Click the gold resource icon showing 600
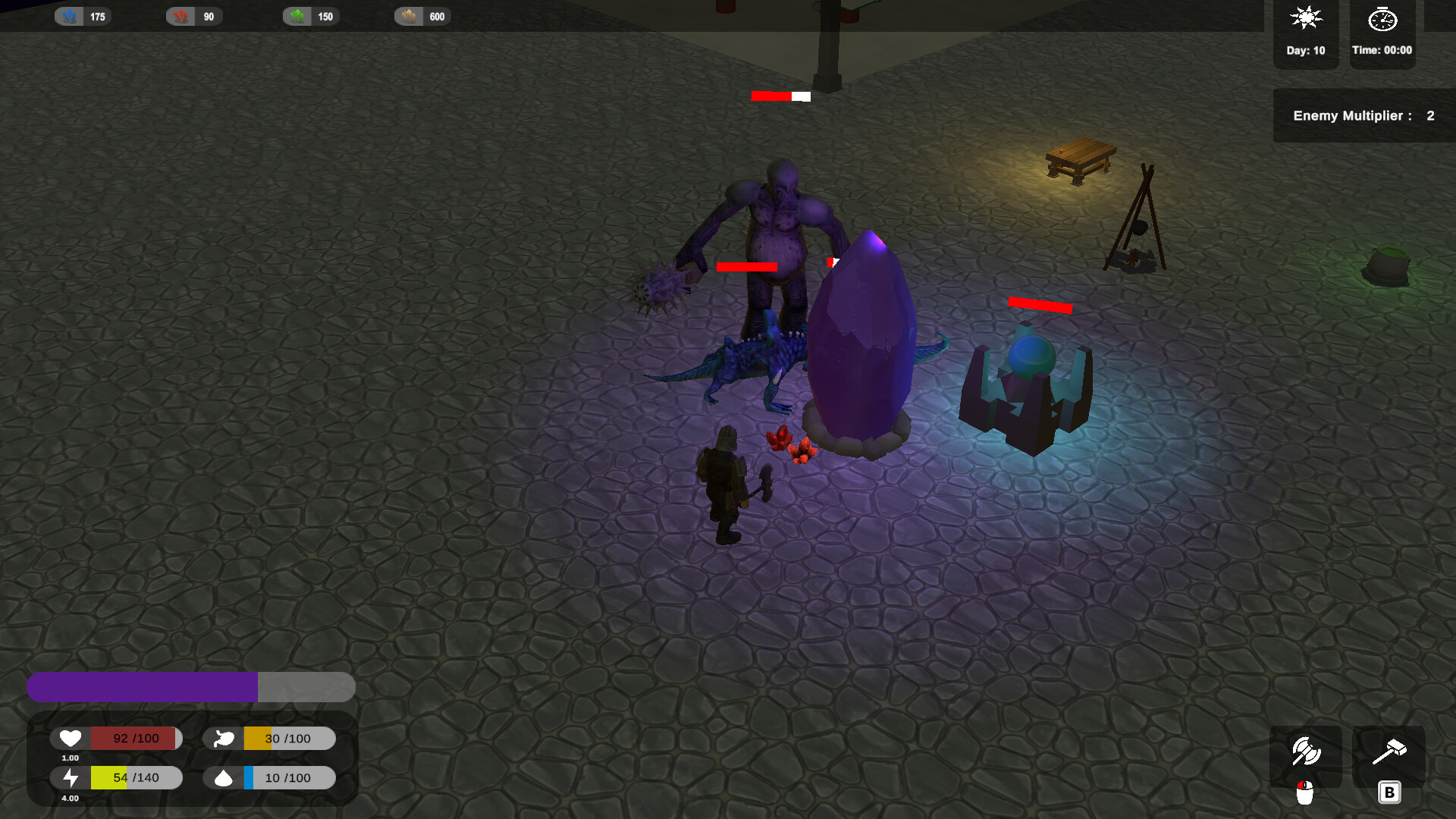 [x=409, y=15]
